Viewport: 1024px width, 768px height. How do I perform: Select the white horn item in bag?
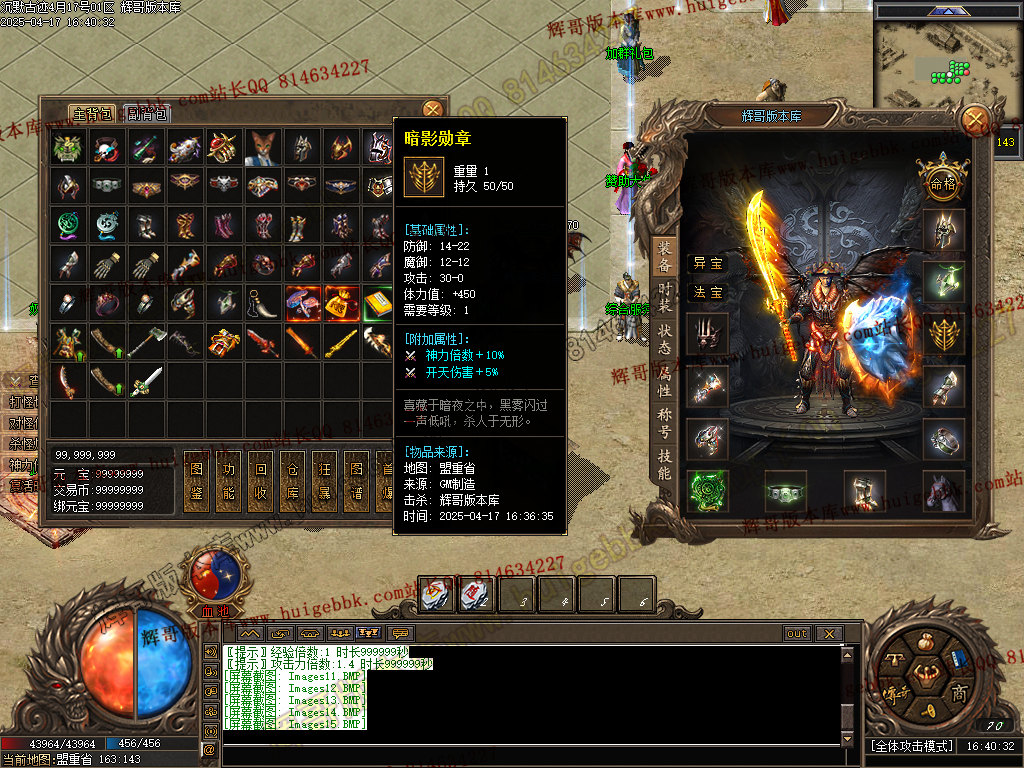coord(262,302)
